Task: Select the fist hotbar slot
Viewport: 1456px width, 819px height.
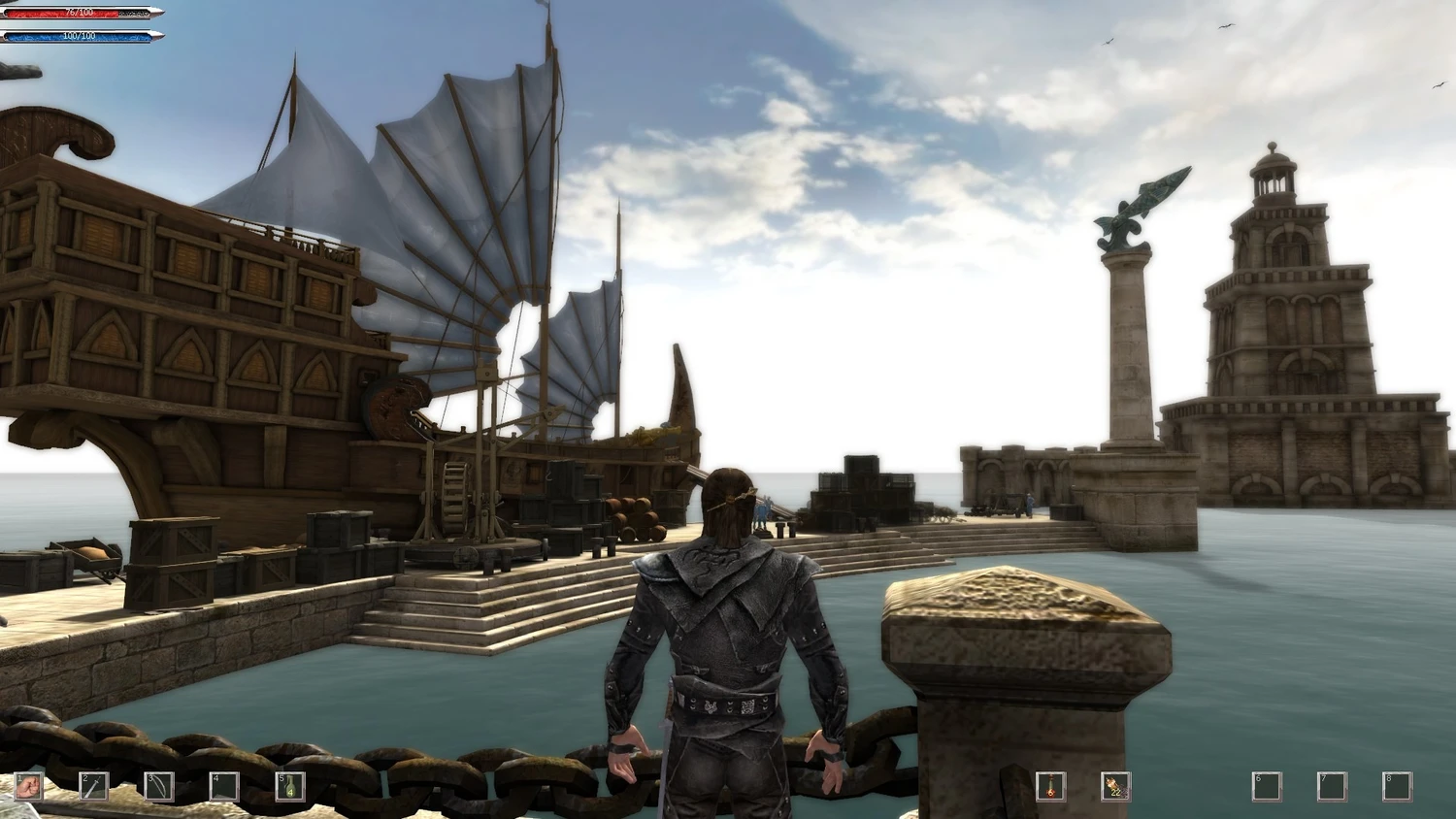Action: pyautogui.click(x=29, y=785)
